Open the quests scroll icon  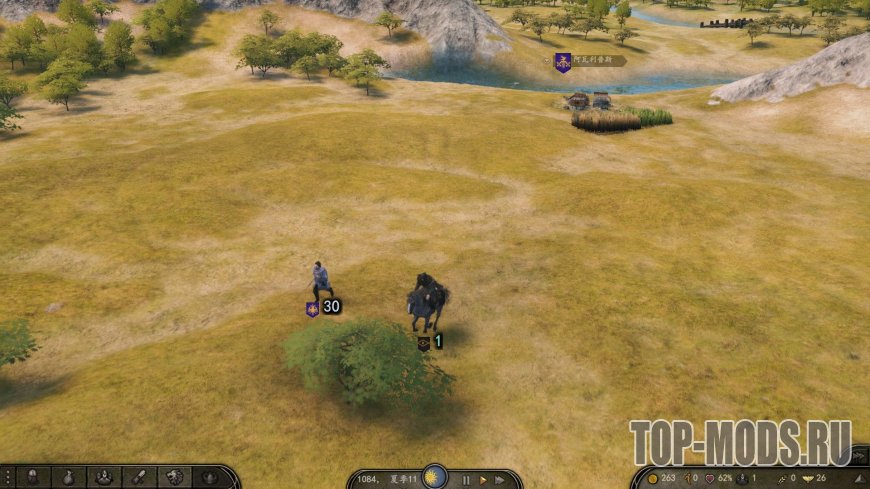tap(138, 478)
